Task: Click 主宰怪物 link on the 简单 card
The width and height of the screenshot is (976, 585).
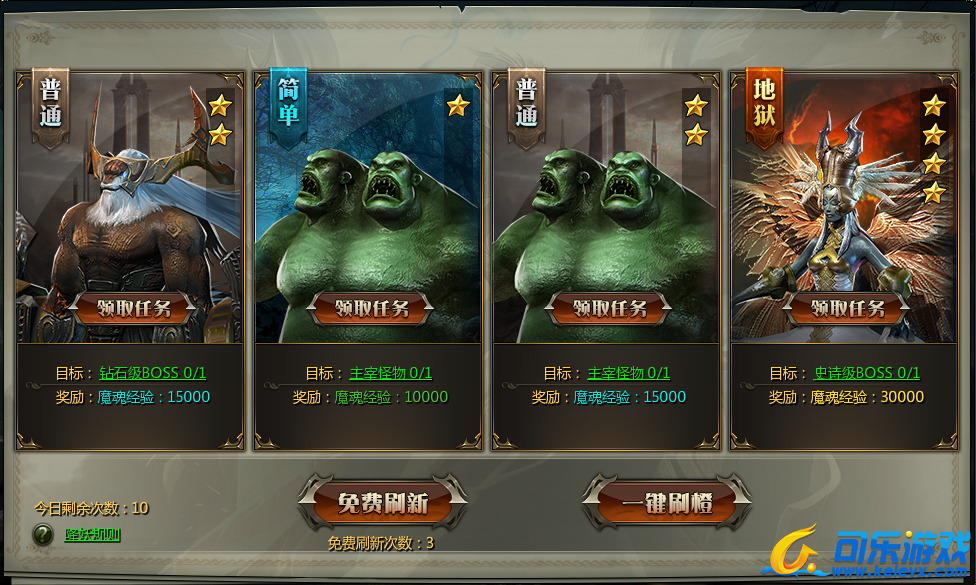Action: 390,373
